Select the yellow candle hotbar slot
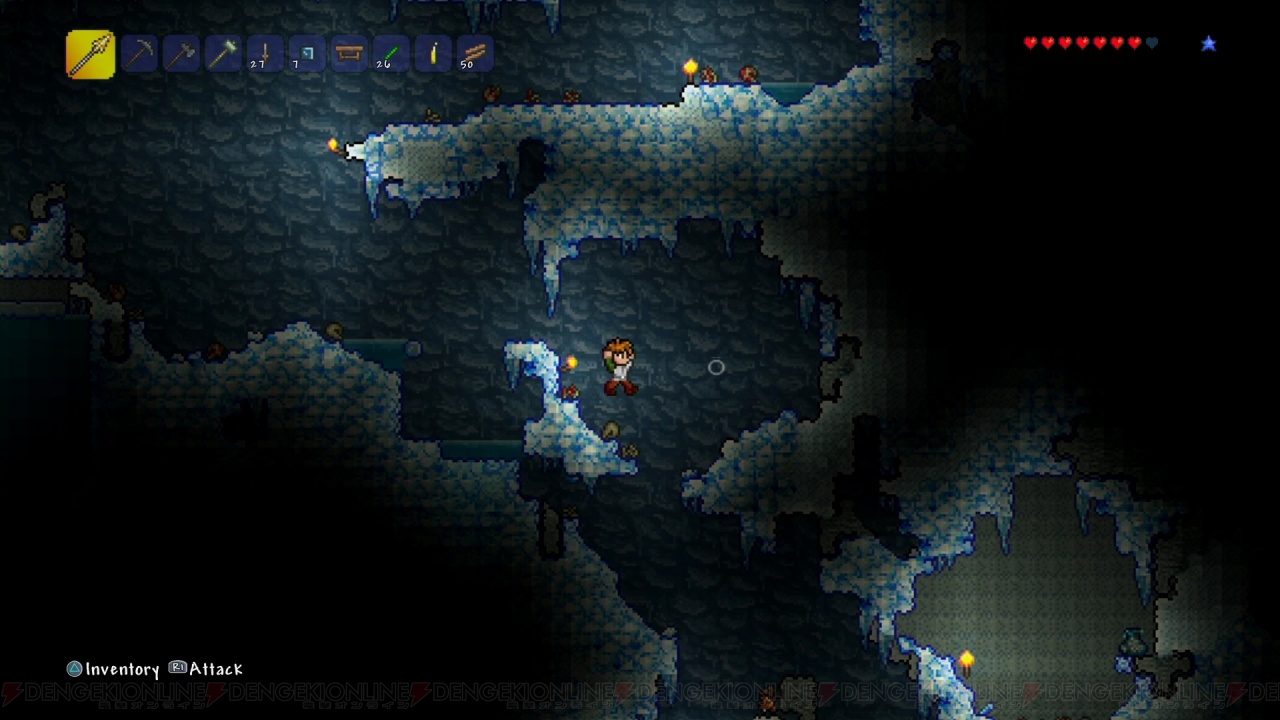Viewport: 1280px width, 720px height. pos(433,54)
